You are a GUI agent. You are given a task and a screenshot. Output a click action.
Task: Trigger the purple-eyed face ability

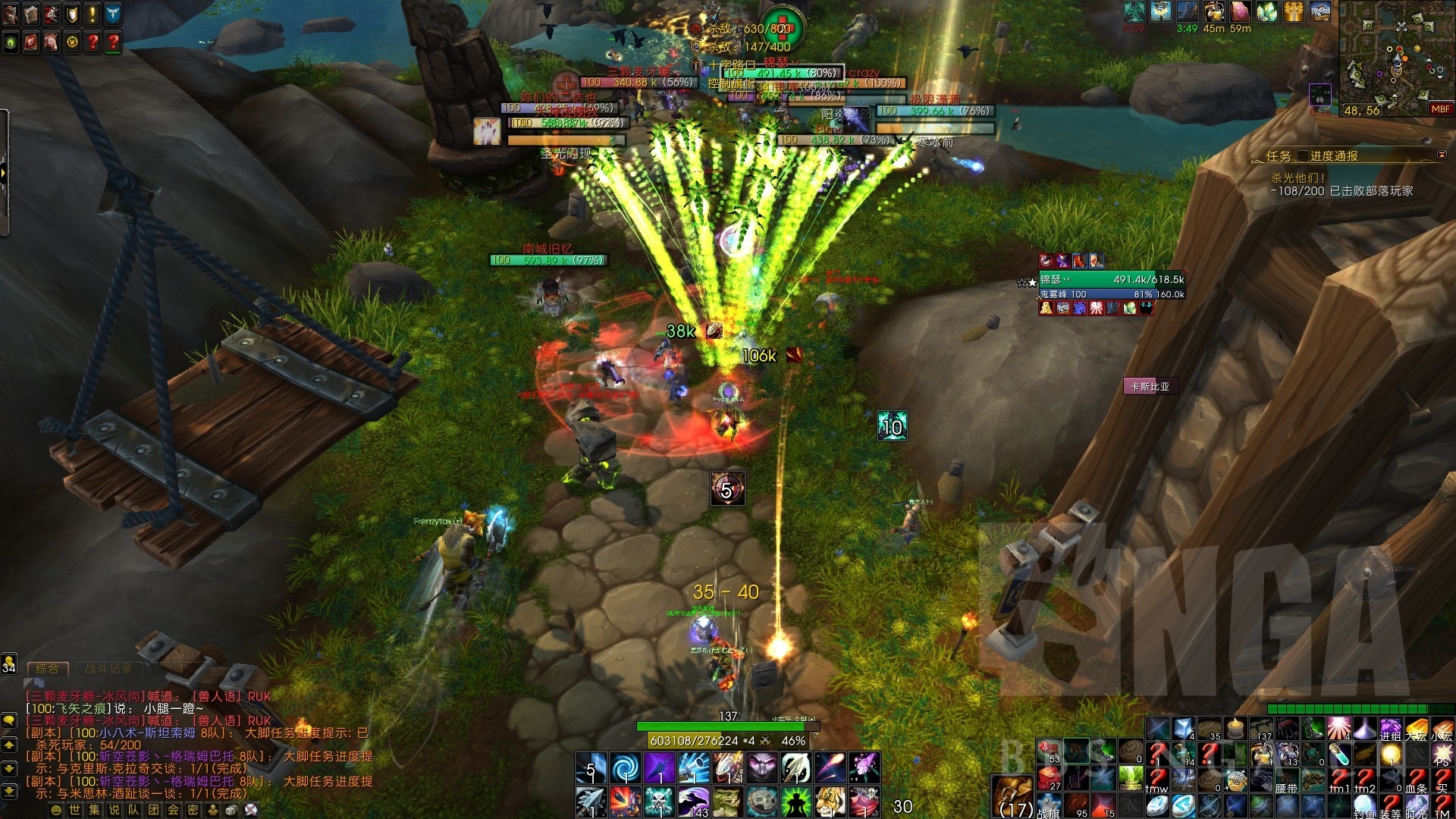pos(761,768)
